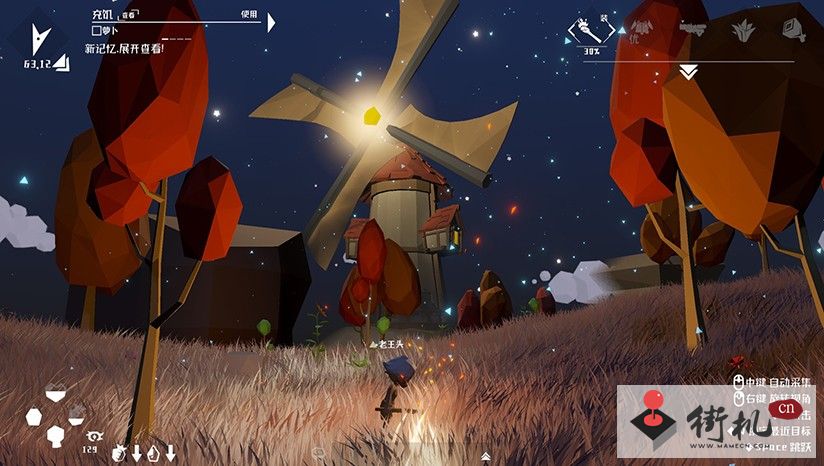Click the small up-arrow at bottom center
824x466 pixels.
click(x=486, y=457)
